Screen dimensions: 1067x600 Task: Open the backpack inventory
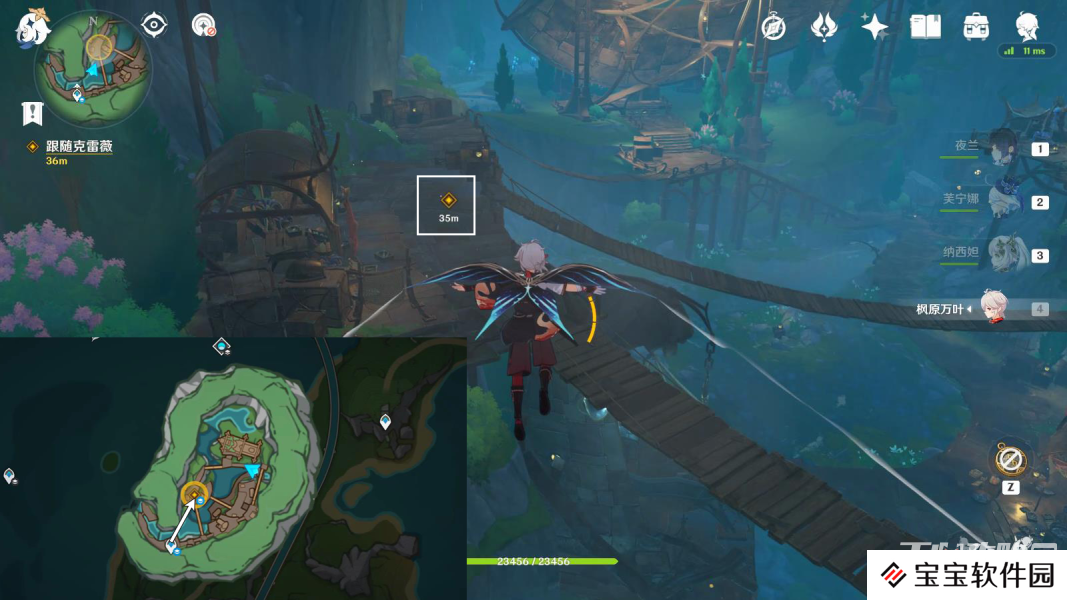click(976, 27)
